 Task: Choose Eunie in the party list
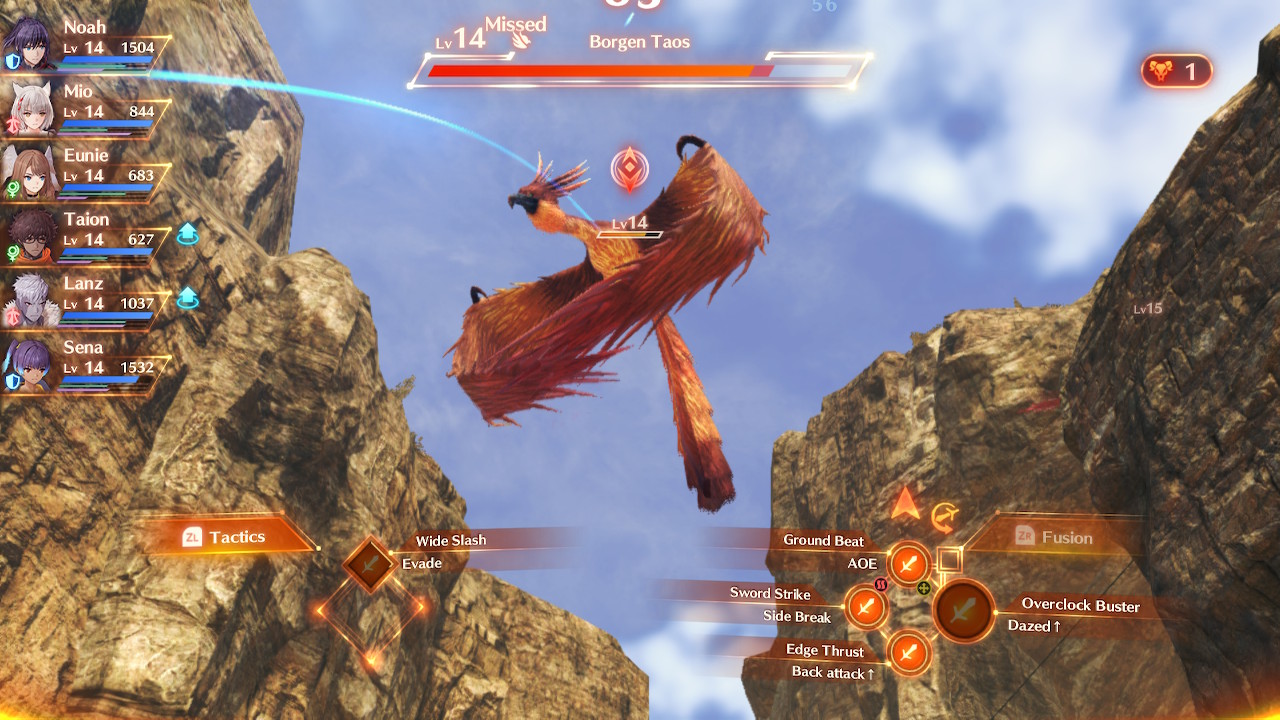click(x=28, y=171)
